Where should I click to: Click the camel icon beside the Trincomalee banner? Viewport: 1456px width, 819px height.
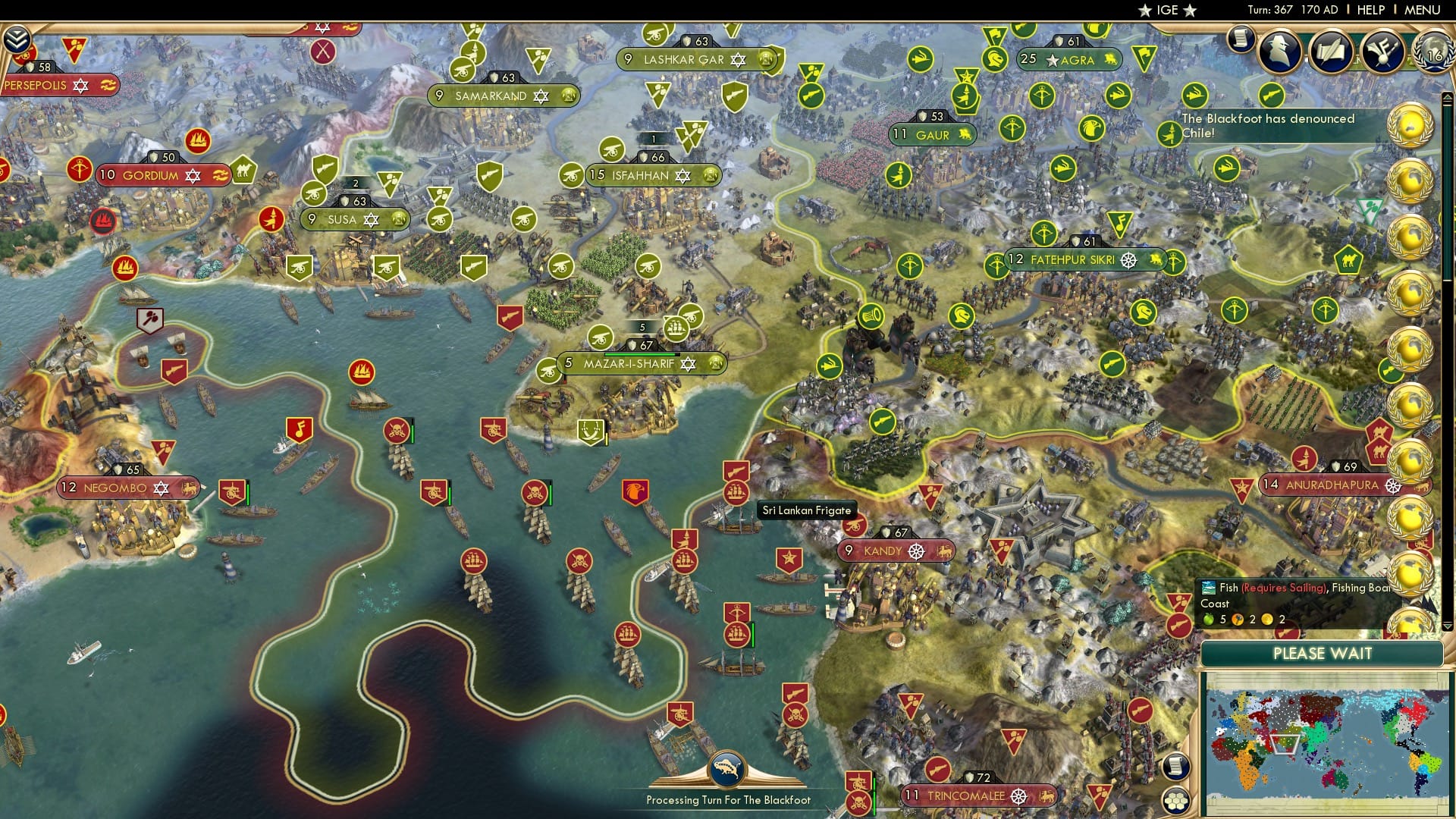coord(1048,796)
